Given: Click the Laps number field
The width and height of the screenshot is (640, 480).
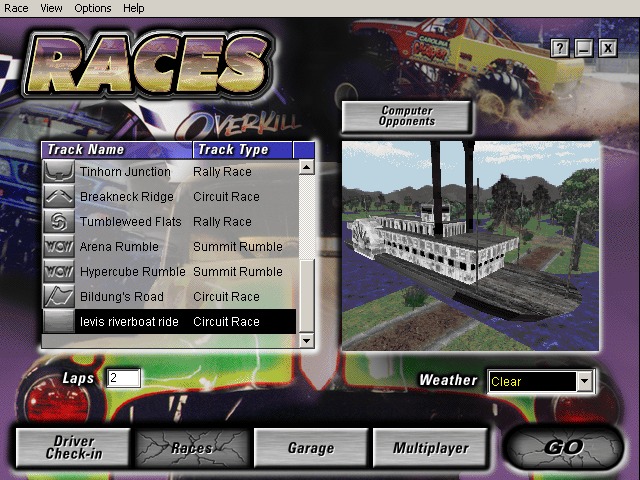Looking at the screenshot, I should coord(124,378).
